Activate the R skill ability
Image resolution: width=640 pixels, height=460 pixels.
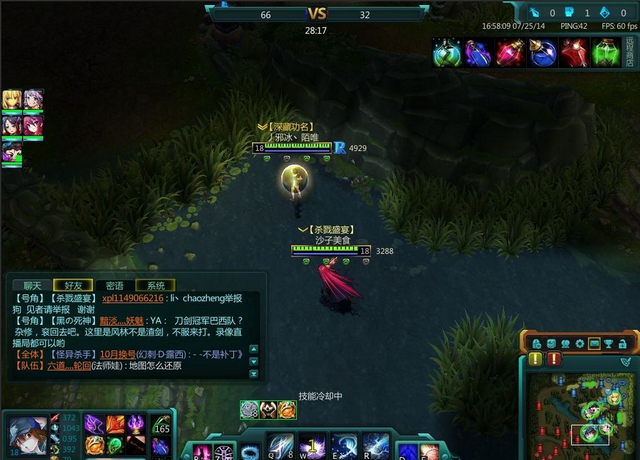coord(376,445)
